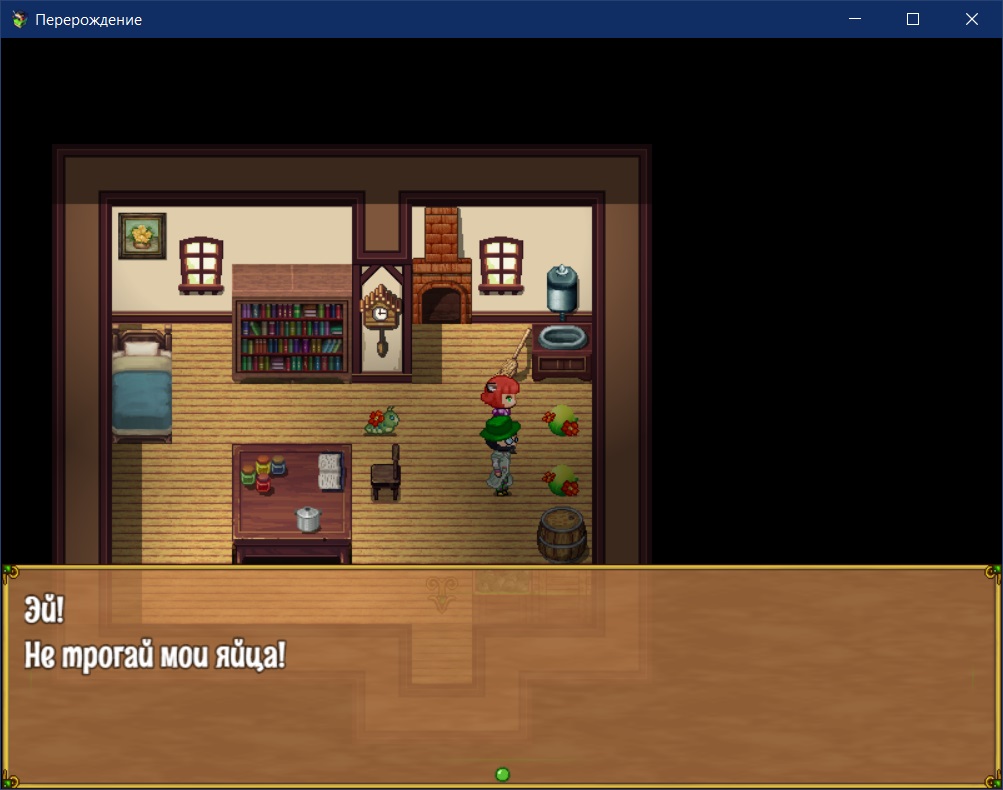Maximize the game window
Viewport: 1003px width, 790px height.
(912, 19)
